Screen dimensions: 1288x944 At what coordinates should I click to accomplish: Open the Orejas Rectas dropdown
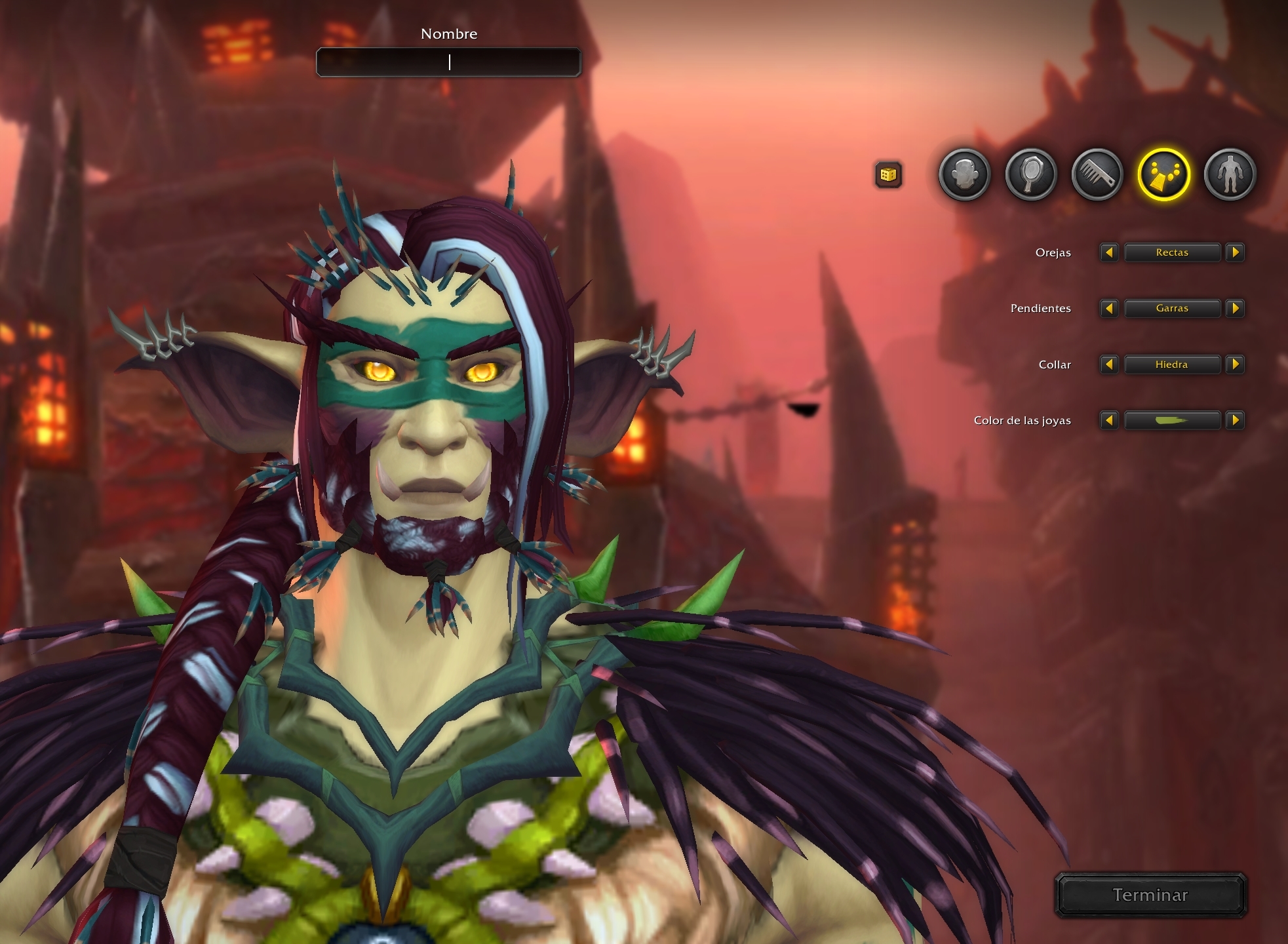coord(1172,252)
